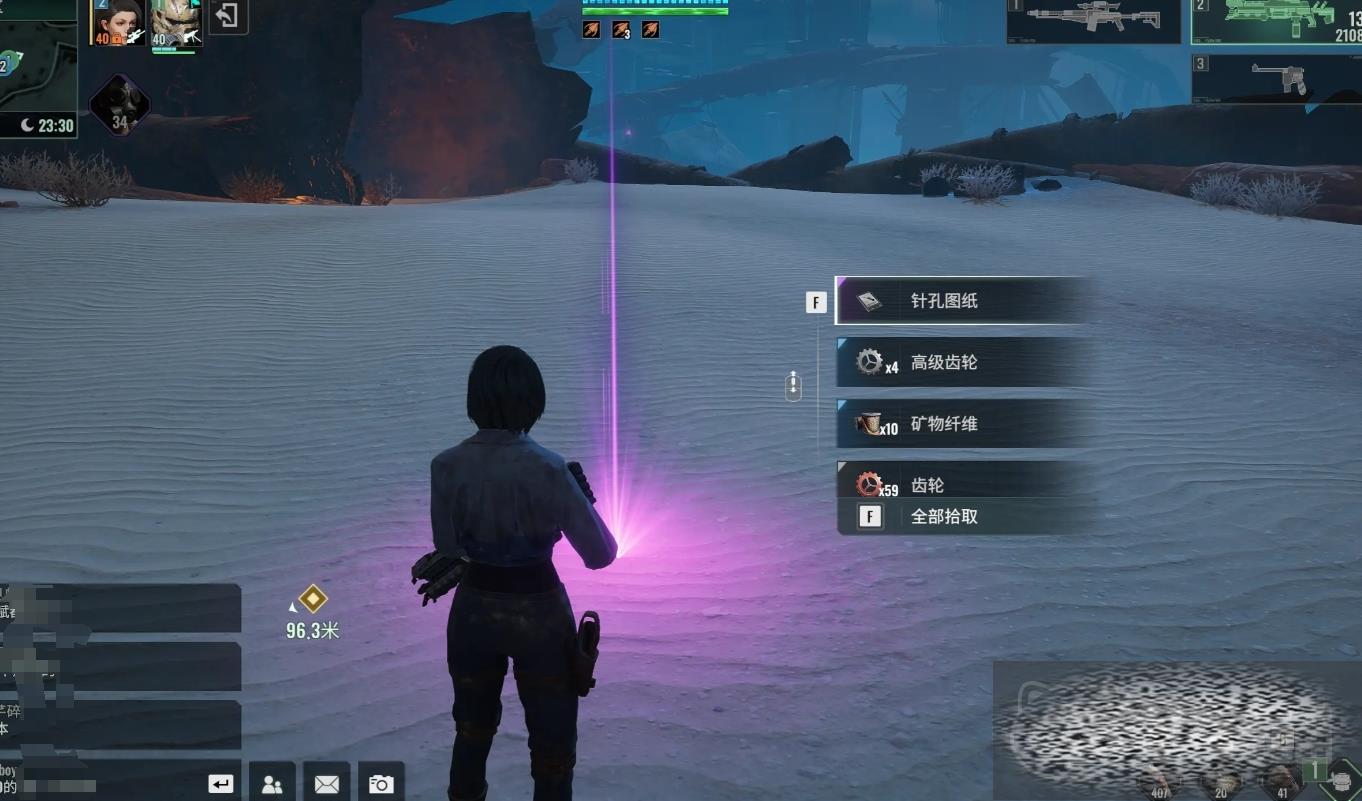The height and width of the screenshot is (801, 1362).
Task: Click the exit arrow icon beside portraits
Action: tap(228, 17)
